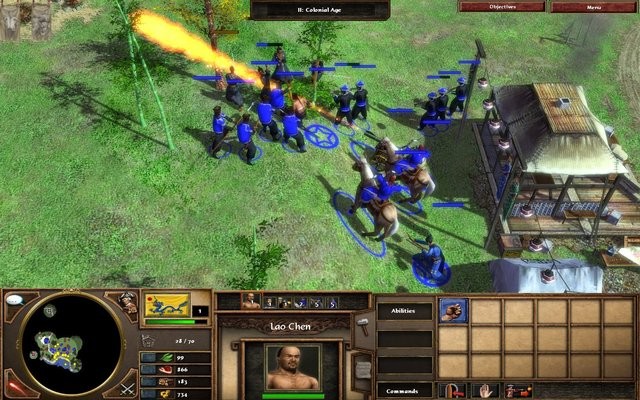Open the game Menu
640x400 pixels.
coord(594,6)
